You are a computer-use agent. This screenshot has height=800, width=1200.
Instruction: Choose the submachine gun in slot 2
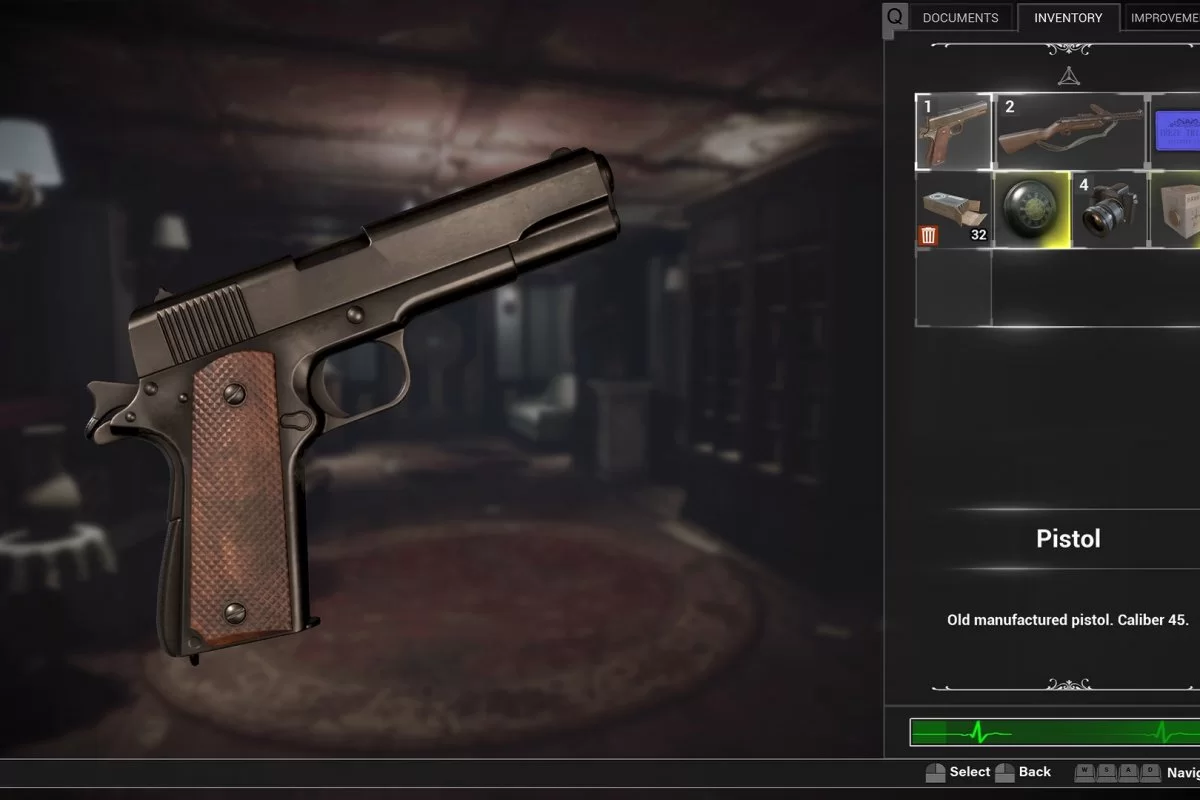pyautogui.click(x=1070, y=131)
